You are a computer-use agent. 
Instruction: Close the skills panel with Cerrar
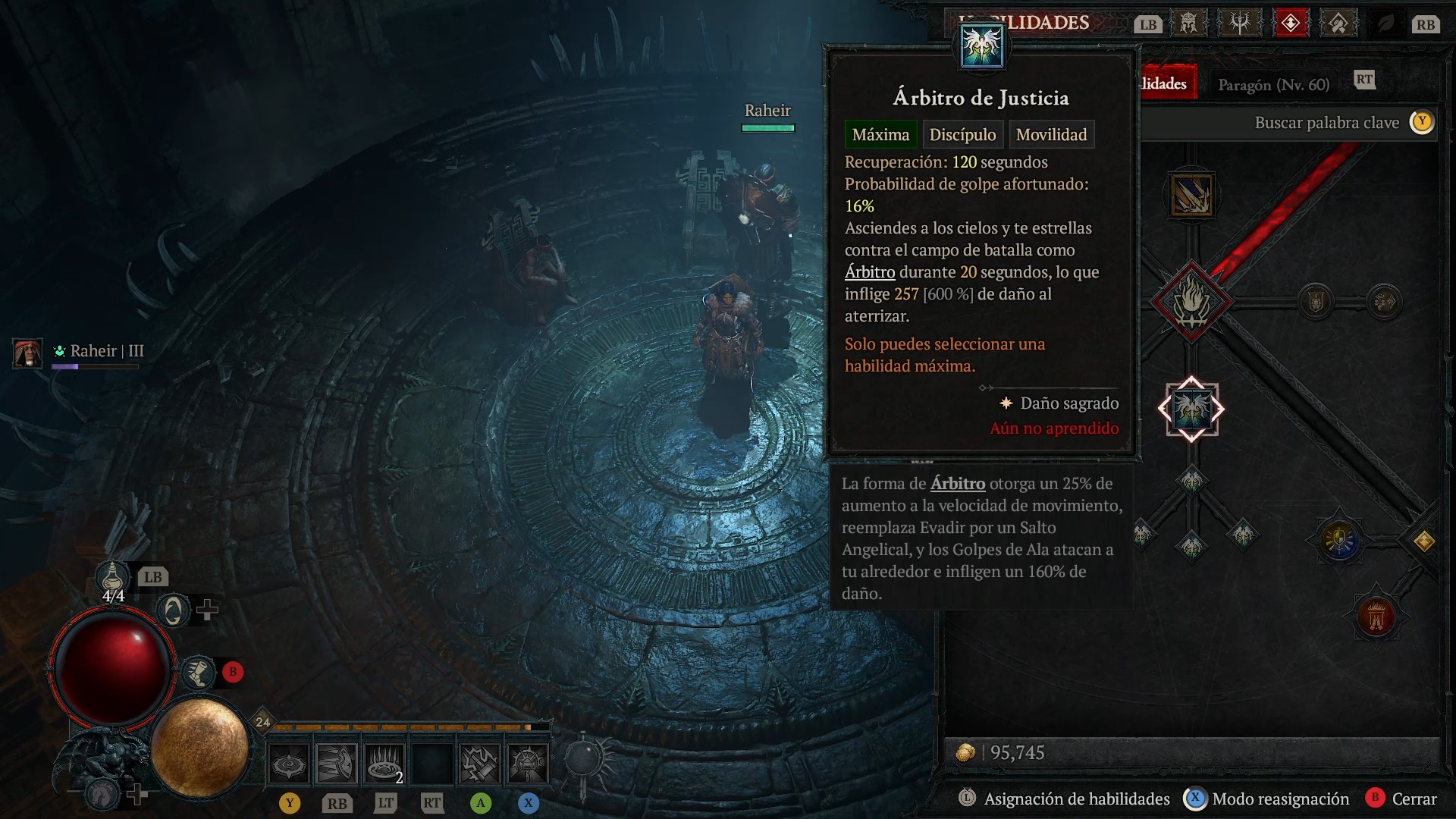click(x=1414, y=799)
